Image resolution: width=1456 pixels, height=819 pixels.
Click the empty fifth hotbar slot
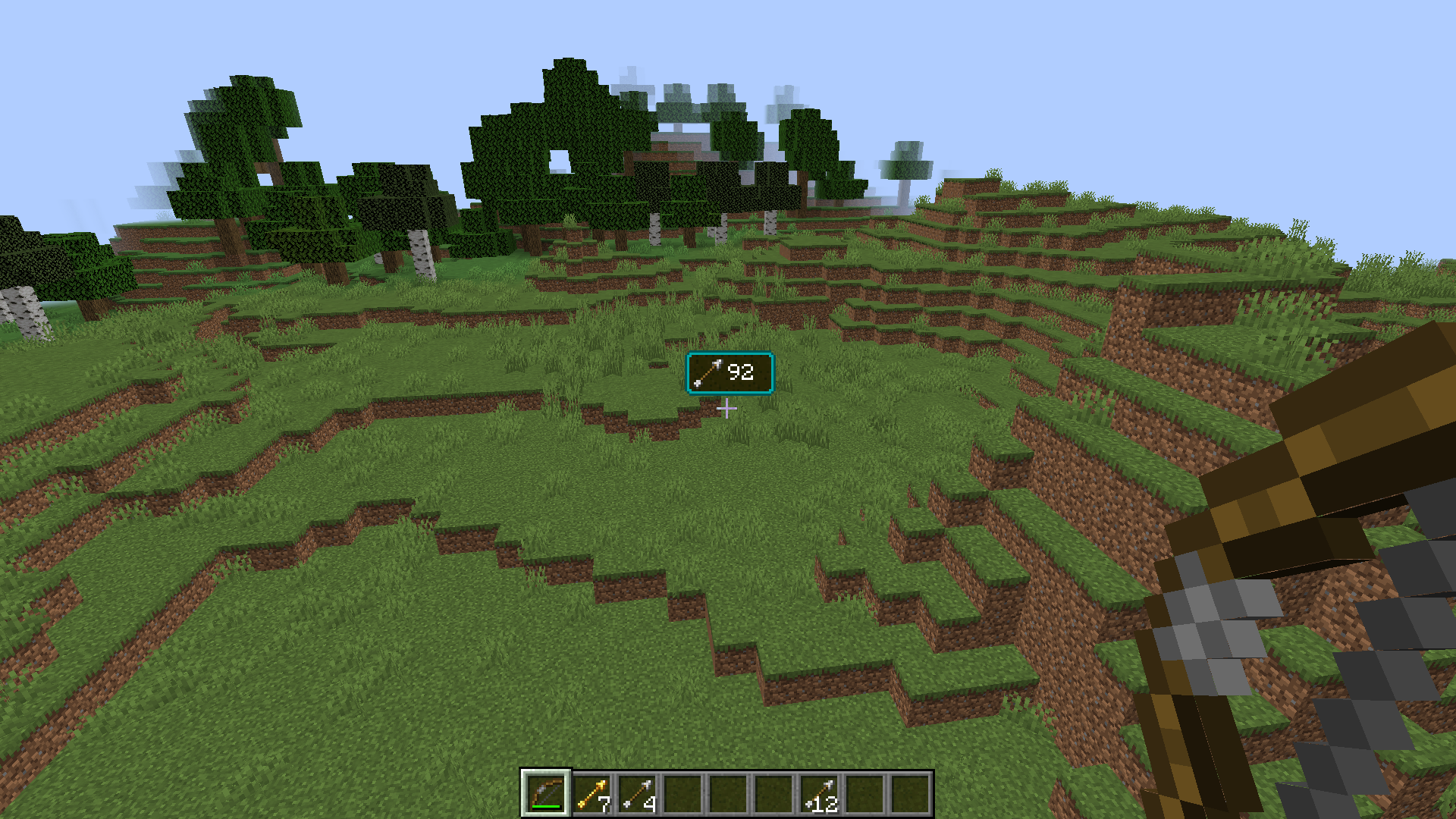728,792
